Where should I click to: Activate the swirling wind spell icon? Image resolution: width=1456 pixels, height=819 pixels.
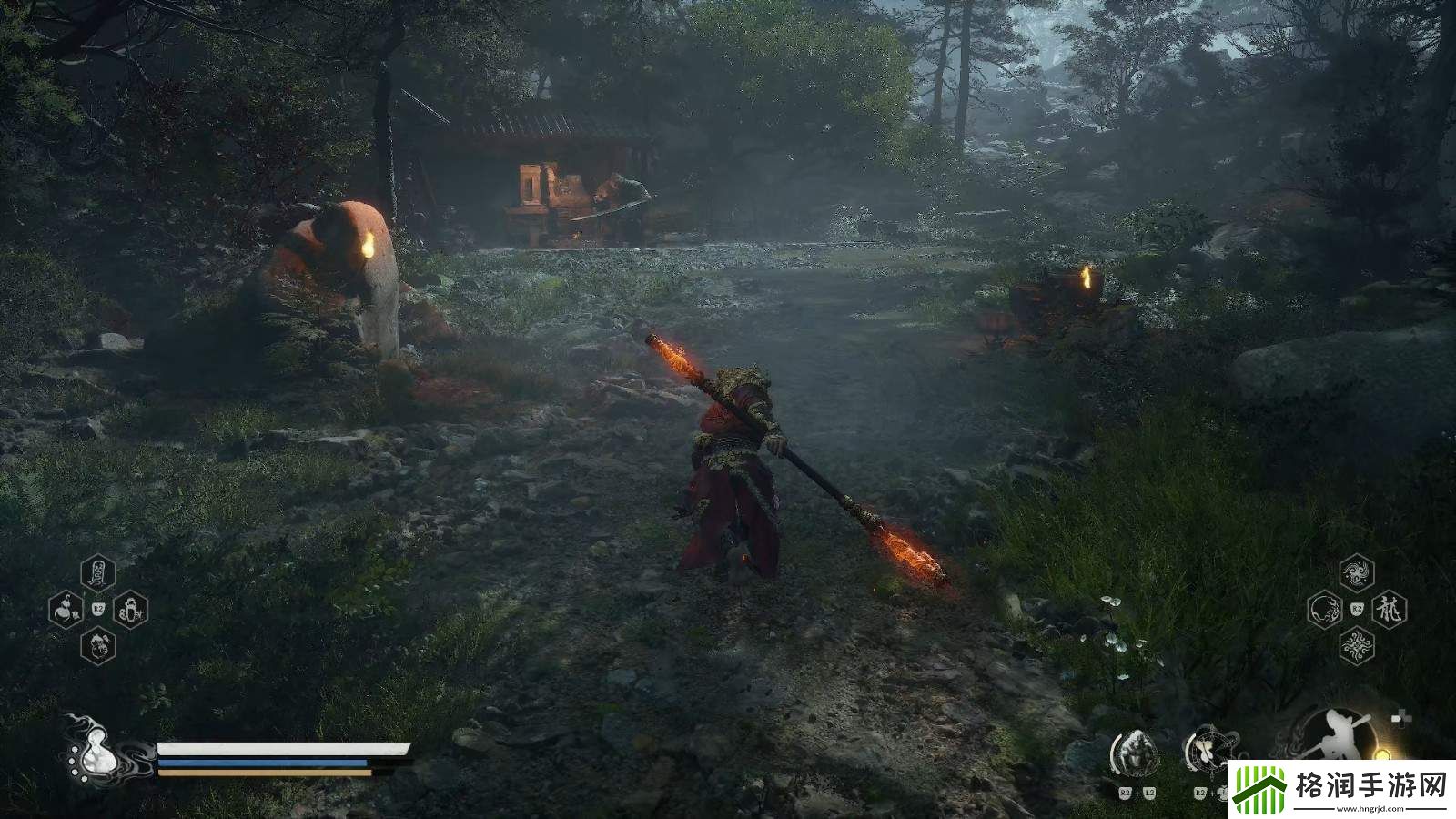[1357, 573]
